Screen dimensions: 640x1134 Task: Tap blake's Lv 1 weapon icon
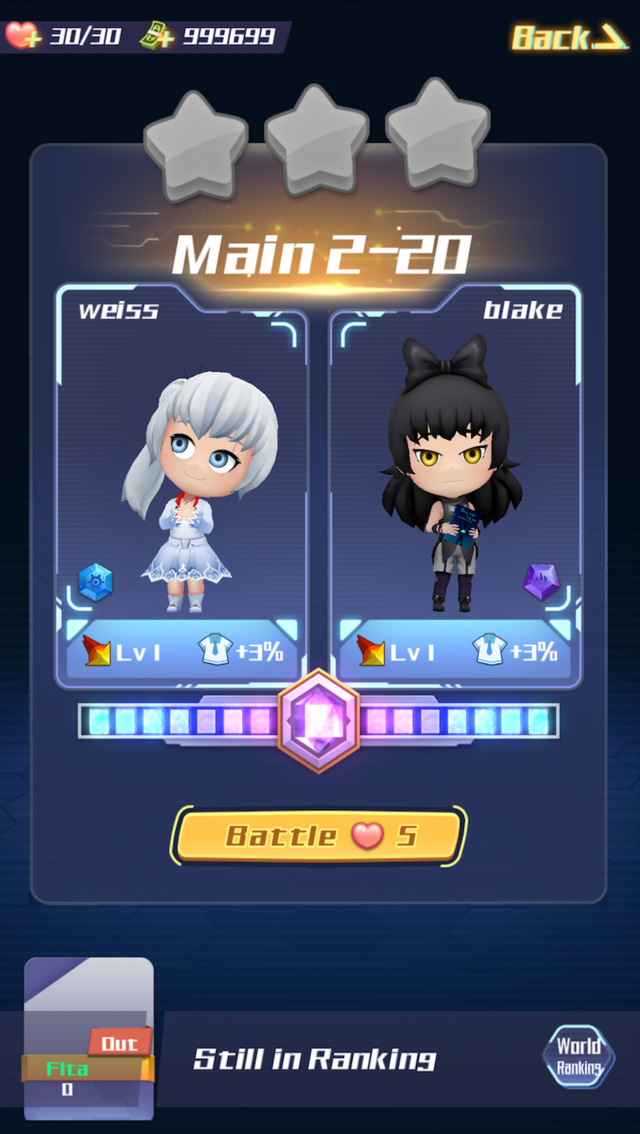tap(370, 652)
